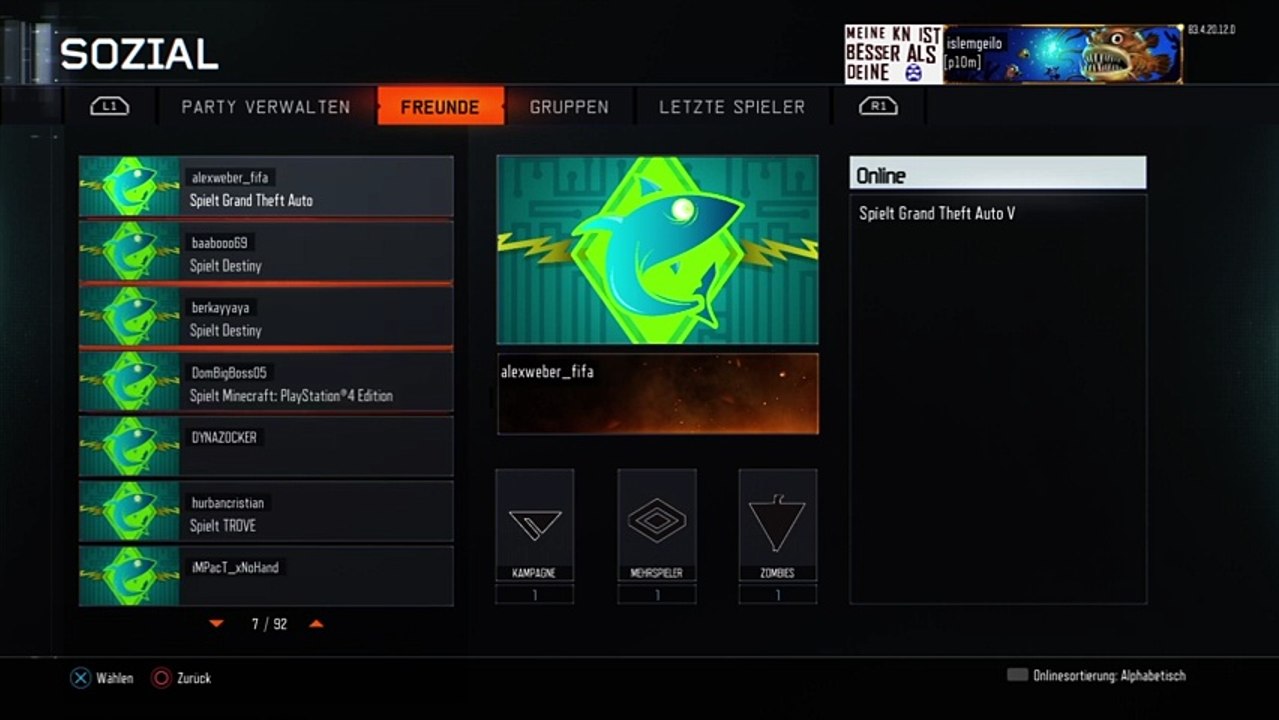Open the Kampagne stats tile
The width and height of the screenshot is (1279, 720).
pyautogui.click(x=535, y=525)
